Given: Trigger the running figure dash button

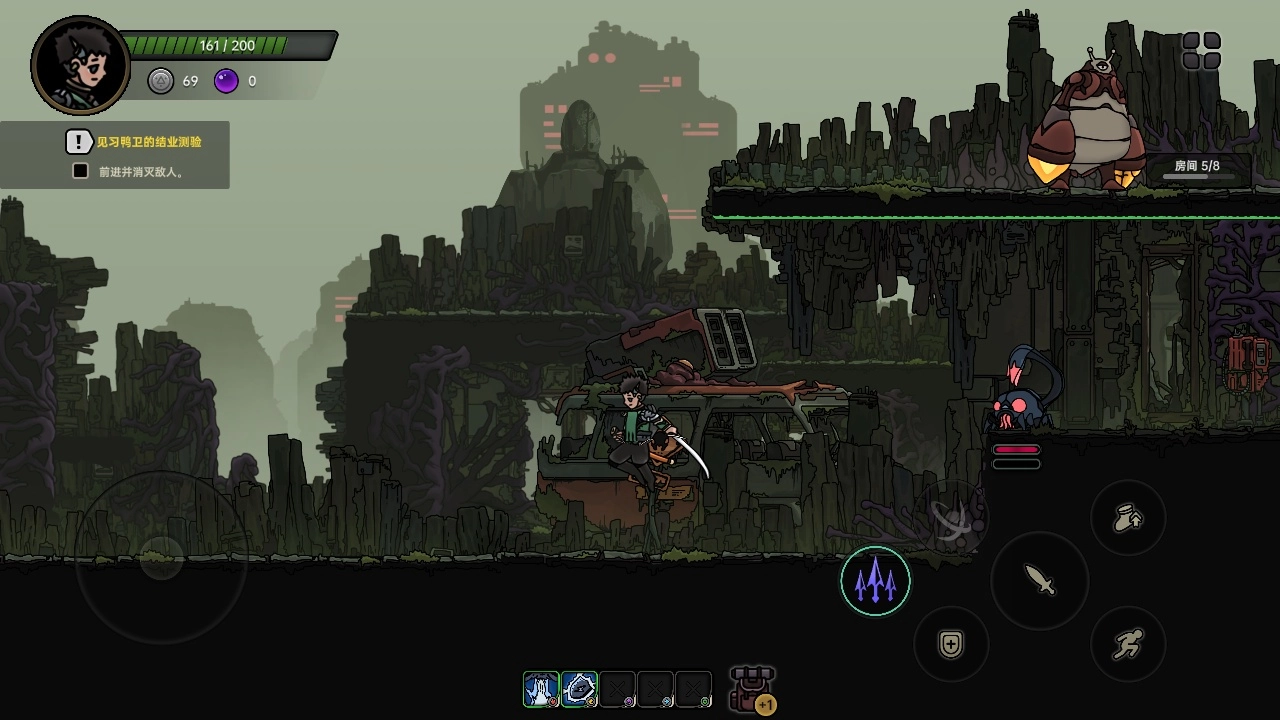Looking at the screenshot, I should point(1128,645).
